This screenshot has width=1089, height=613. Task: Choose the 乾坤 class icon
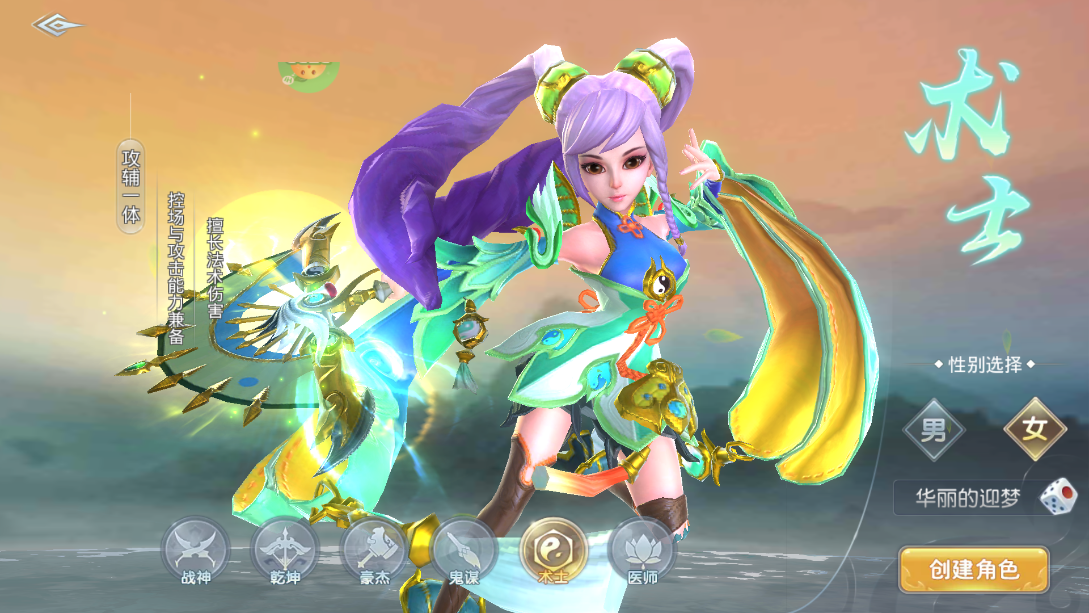pos(285,549)
